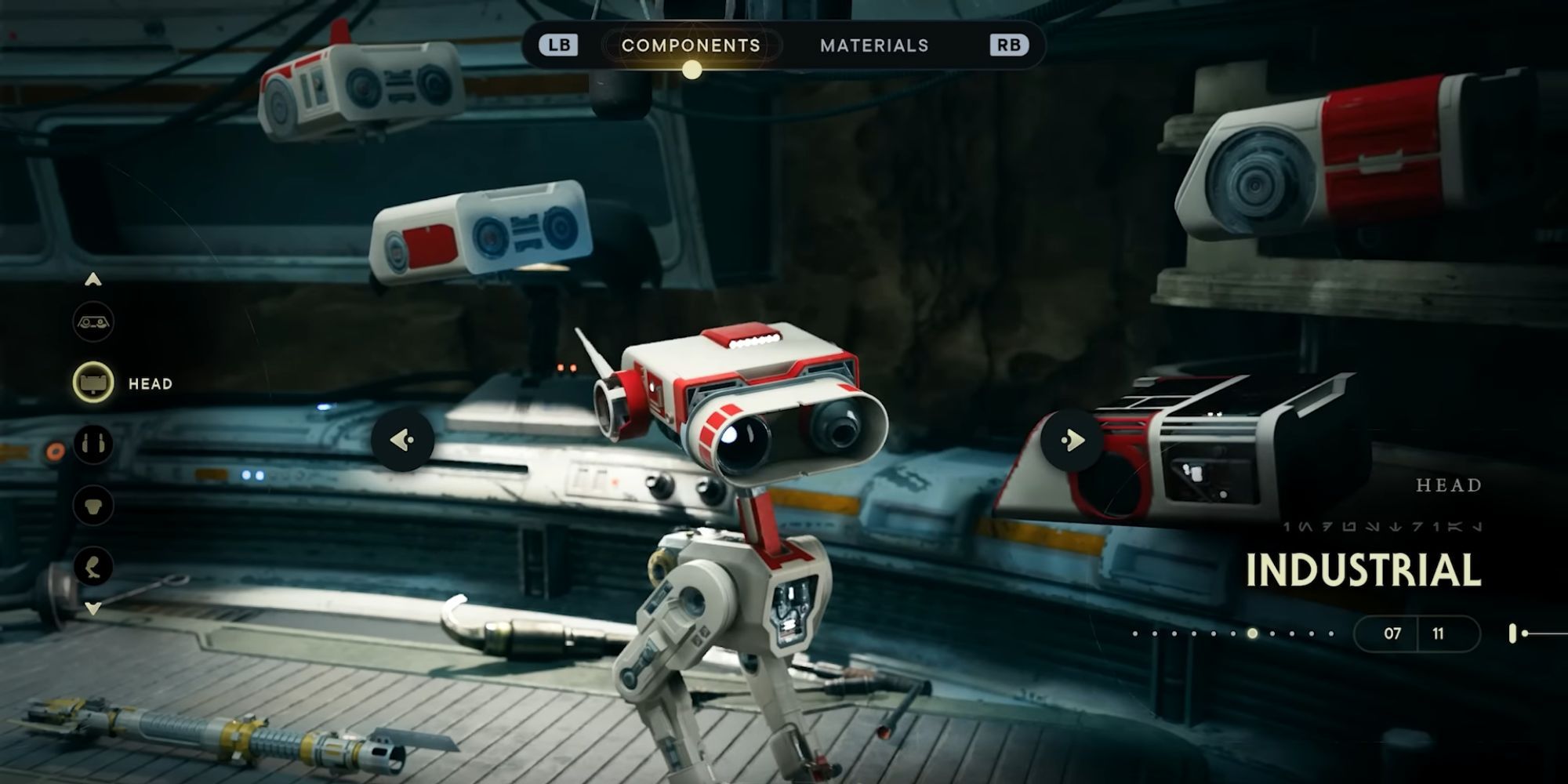Select the antennae customization category icon

[x=93, y=443]
